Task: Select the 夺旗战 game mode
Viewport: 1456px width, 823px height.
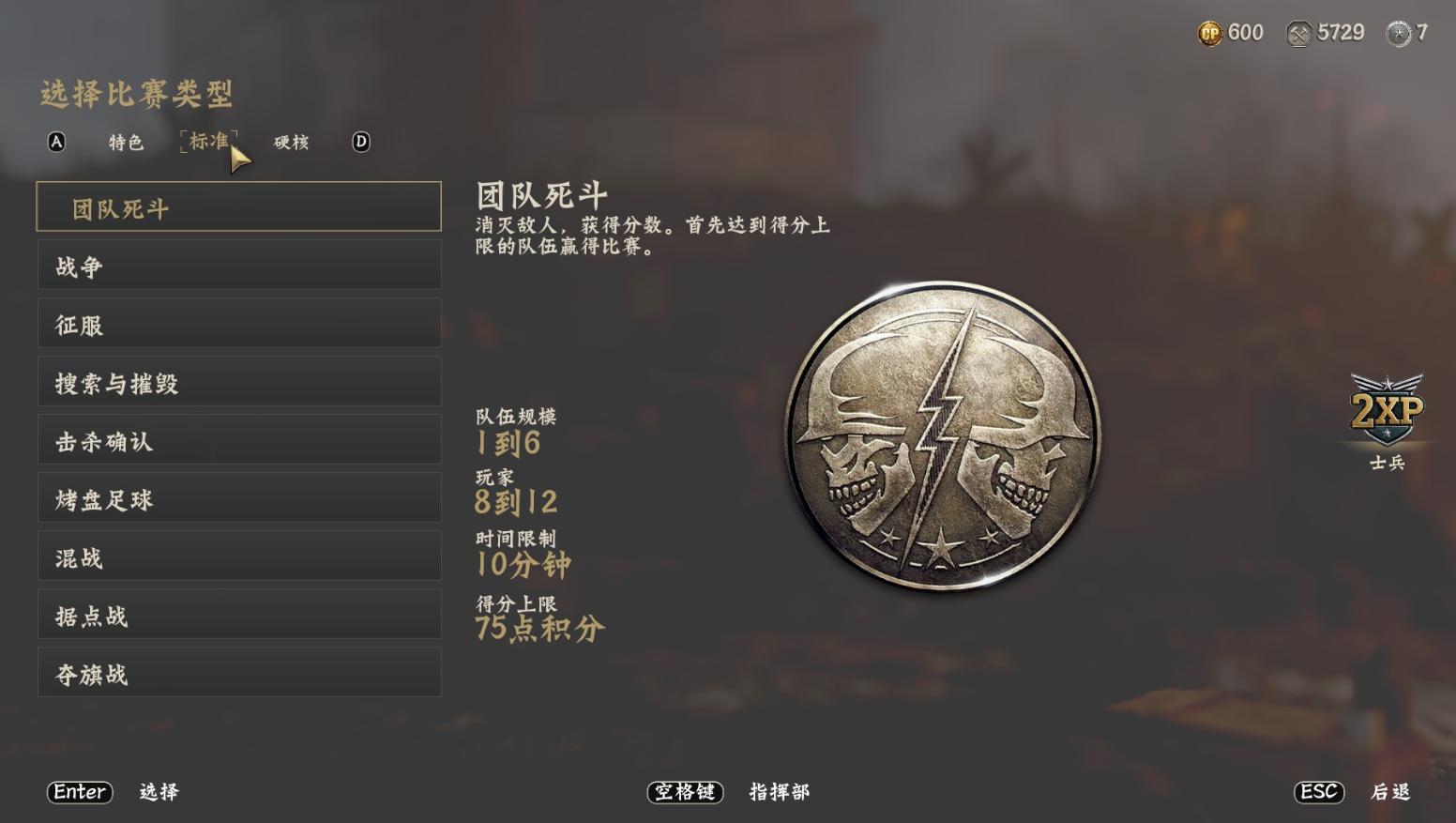Action: [x=239, y=672]
